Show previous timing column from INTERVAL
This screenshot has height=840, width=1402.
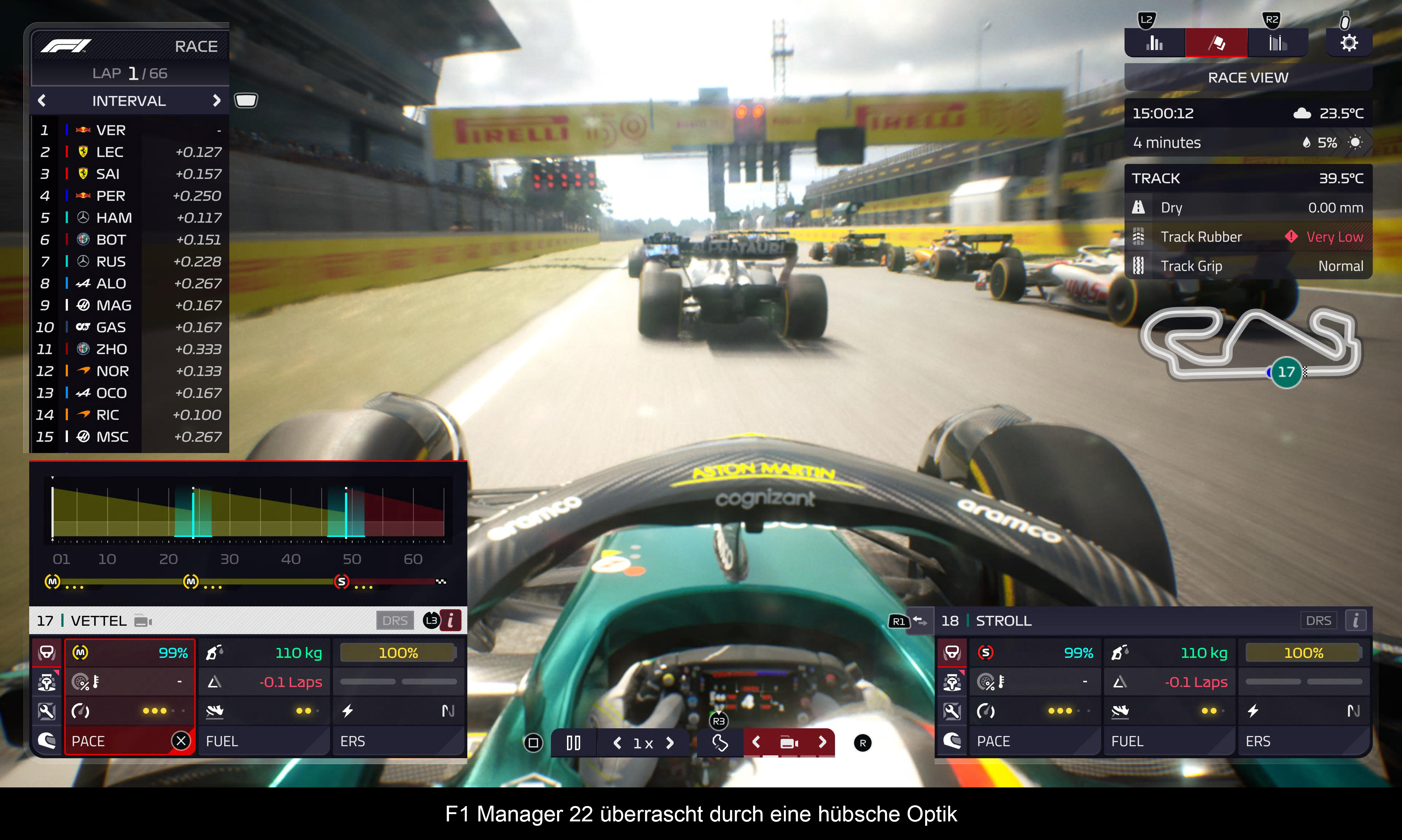coord(42,101)
